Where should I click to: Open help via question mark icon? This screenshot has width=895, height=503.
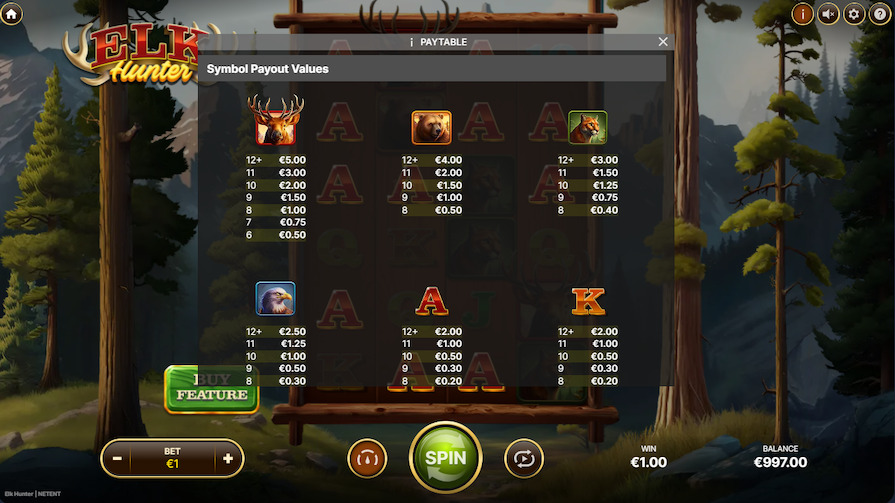pyautogui.click(x=880, y=13)
